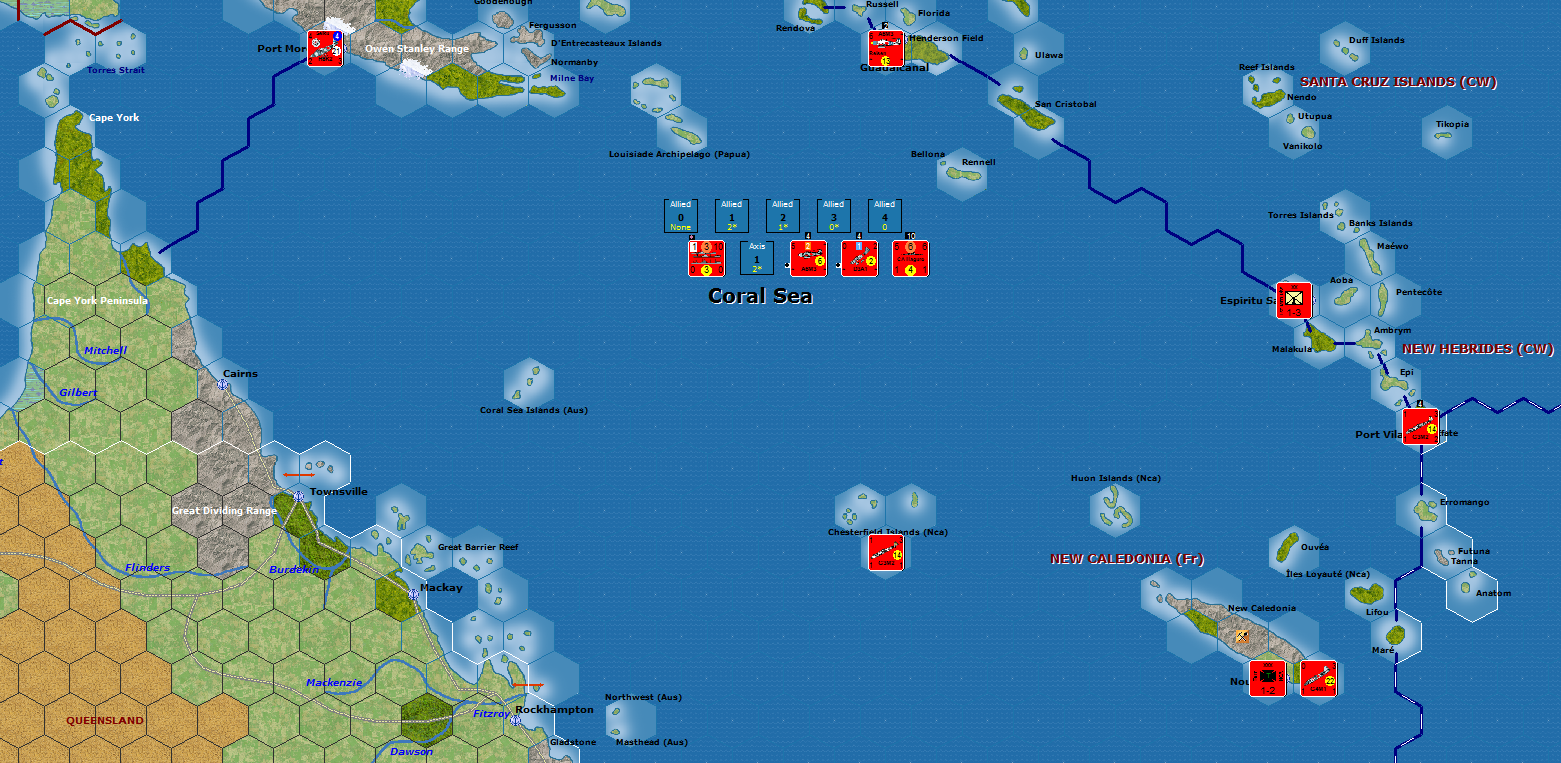Select the 1-2 infantry division counter at Noumea
Viewport: 1561px width, 763px height.
[x=1268, y=678]
